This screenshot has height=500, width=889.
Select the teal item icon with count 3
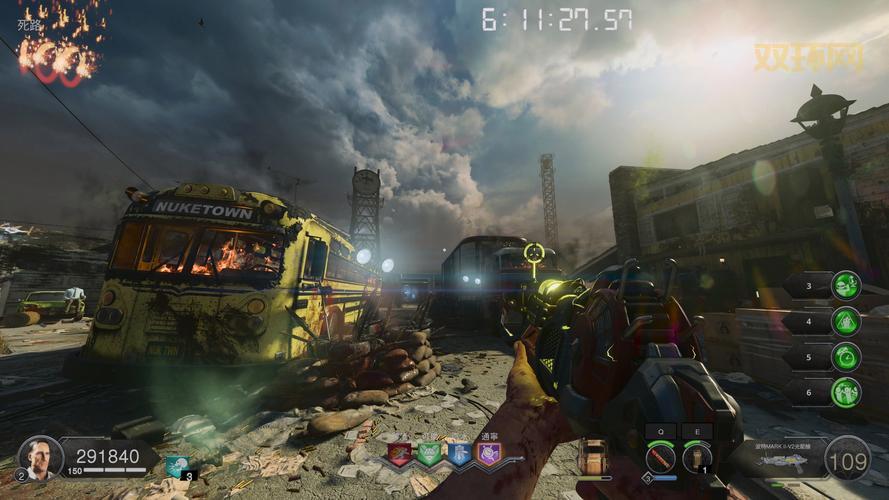tap(178, 465)
